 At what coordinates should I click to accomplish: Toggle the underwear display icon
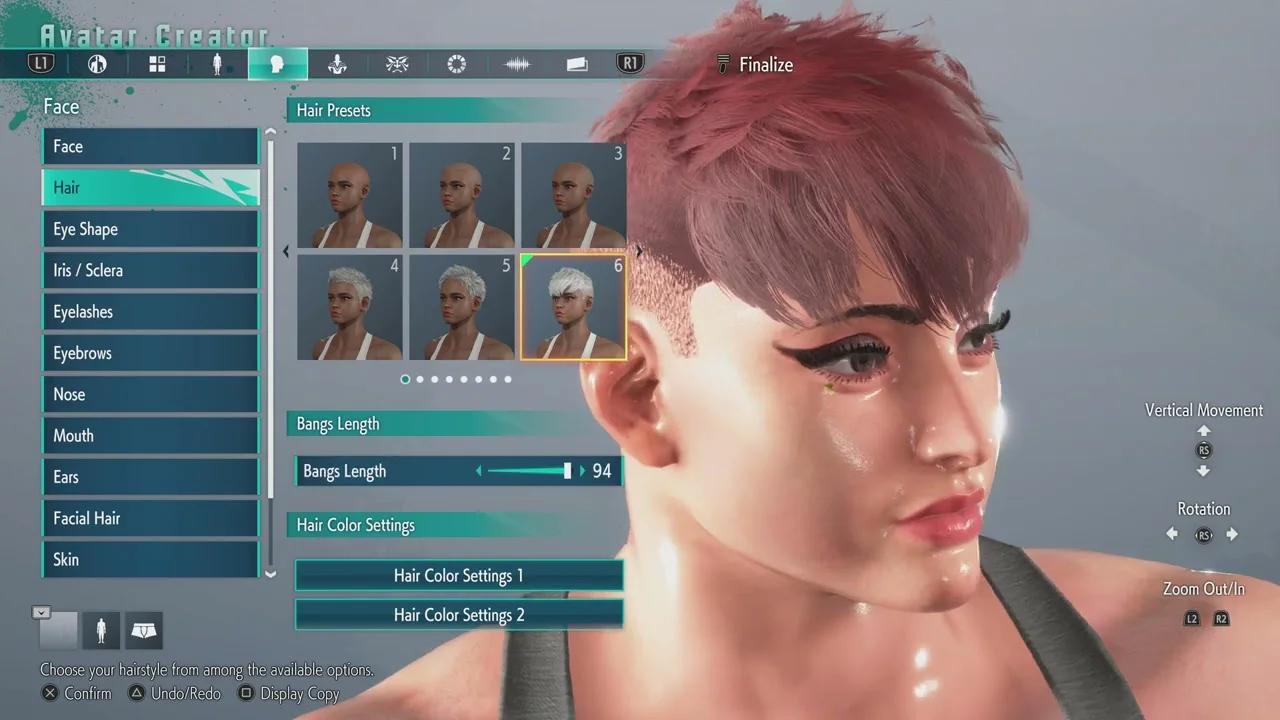[144, 630]
